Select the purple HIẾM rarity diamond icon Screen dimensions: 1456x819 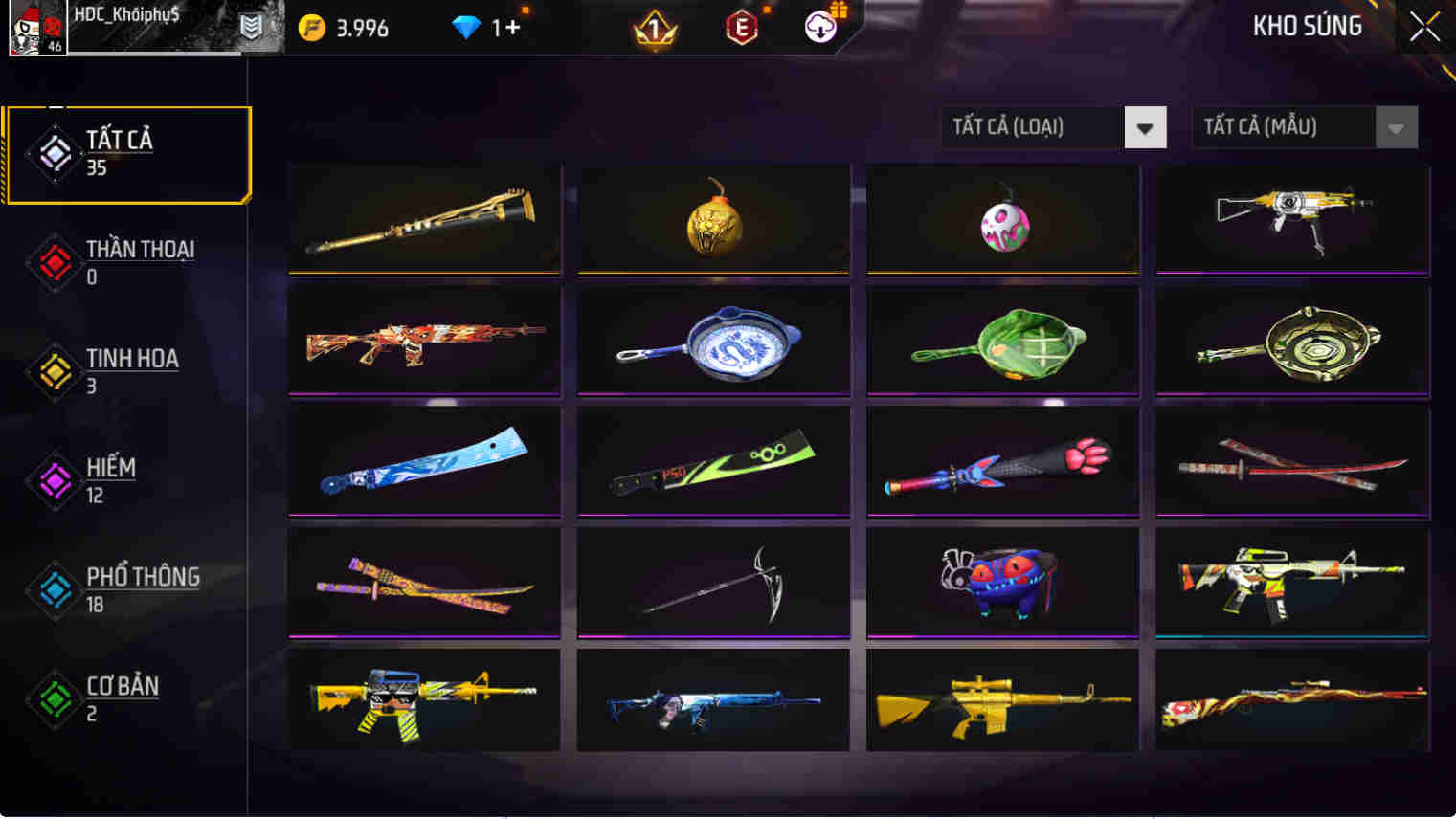tap(55, 481)
